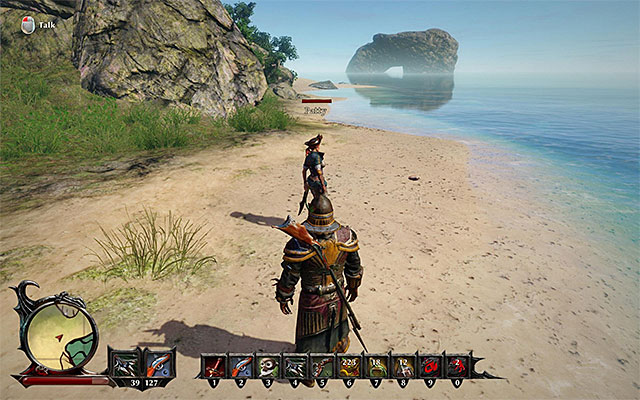Use the item stacked at 12
The image size is (640, 400).
403,365
